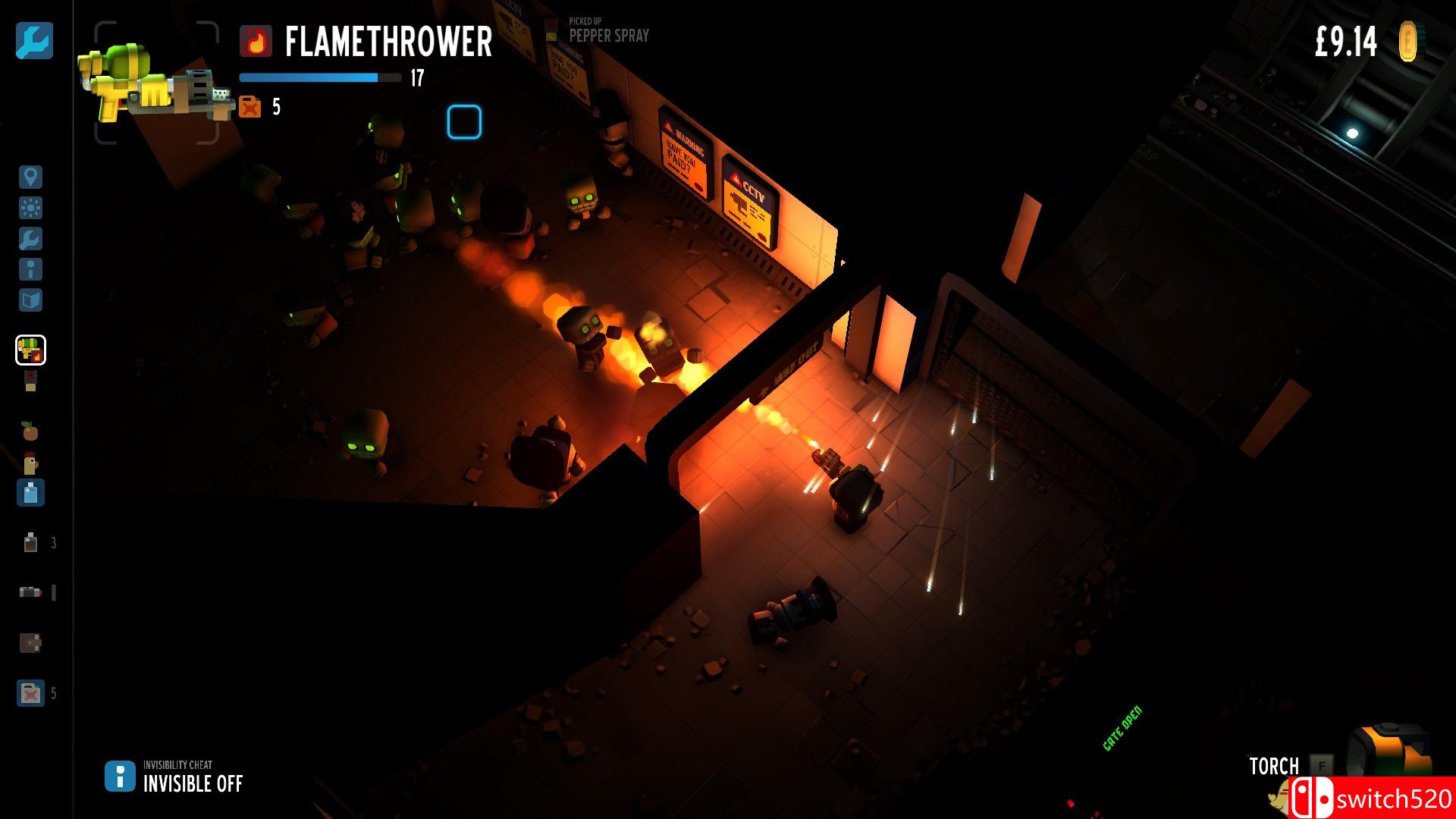Viewport: 1456px width, 819px height.
Task: Click the location pin icon
Action: tap(30, 177)
